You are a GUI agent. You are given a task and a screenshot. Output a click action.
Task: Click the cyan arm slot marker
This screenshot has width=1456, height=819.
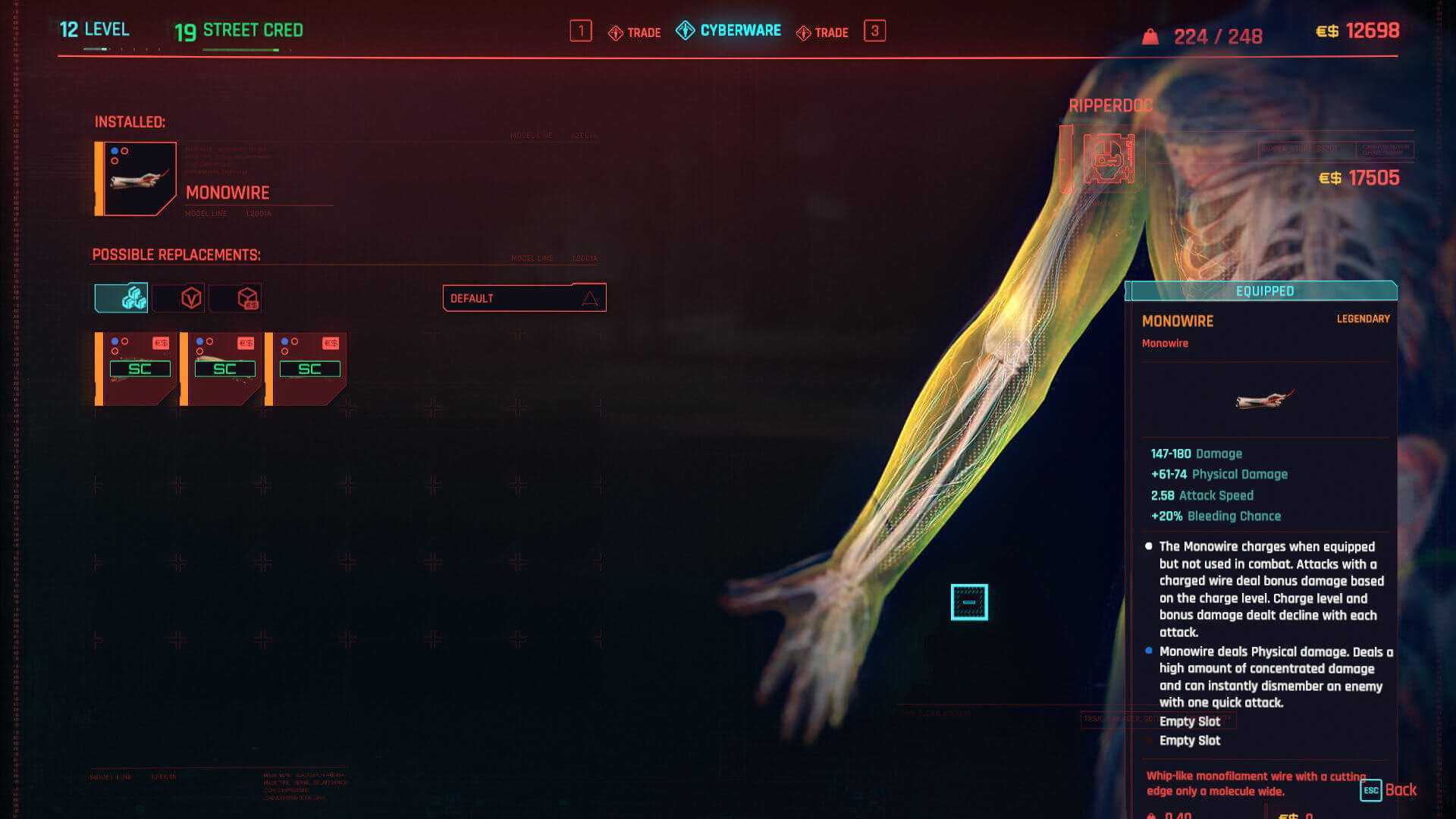pos(969,602)
